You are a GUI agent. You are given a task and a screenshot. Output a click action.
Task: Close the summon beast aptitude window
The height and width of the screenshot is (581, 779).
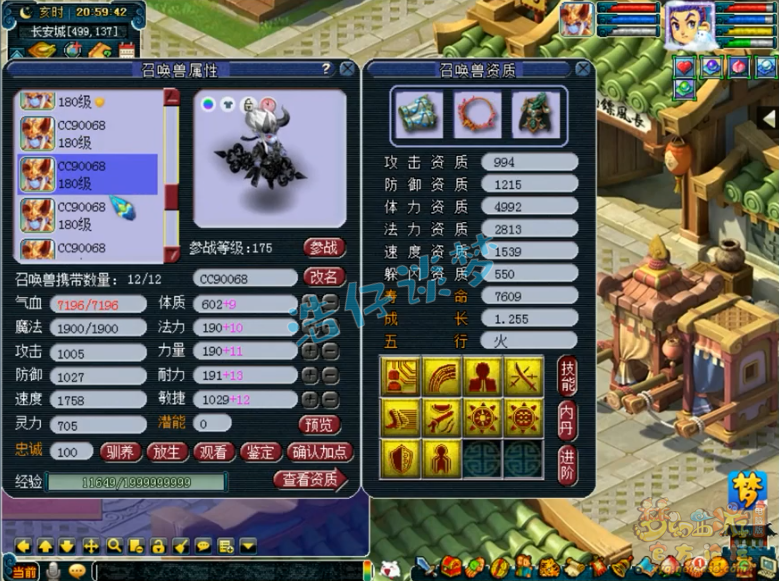tap(582, 69)
